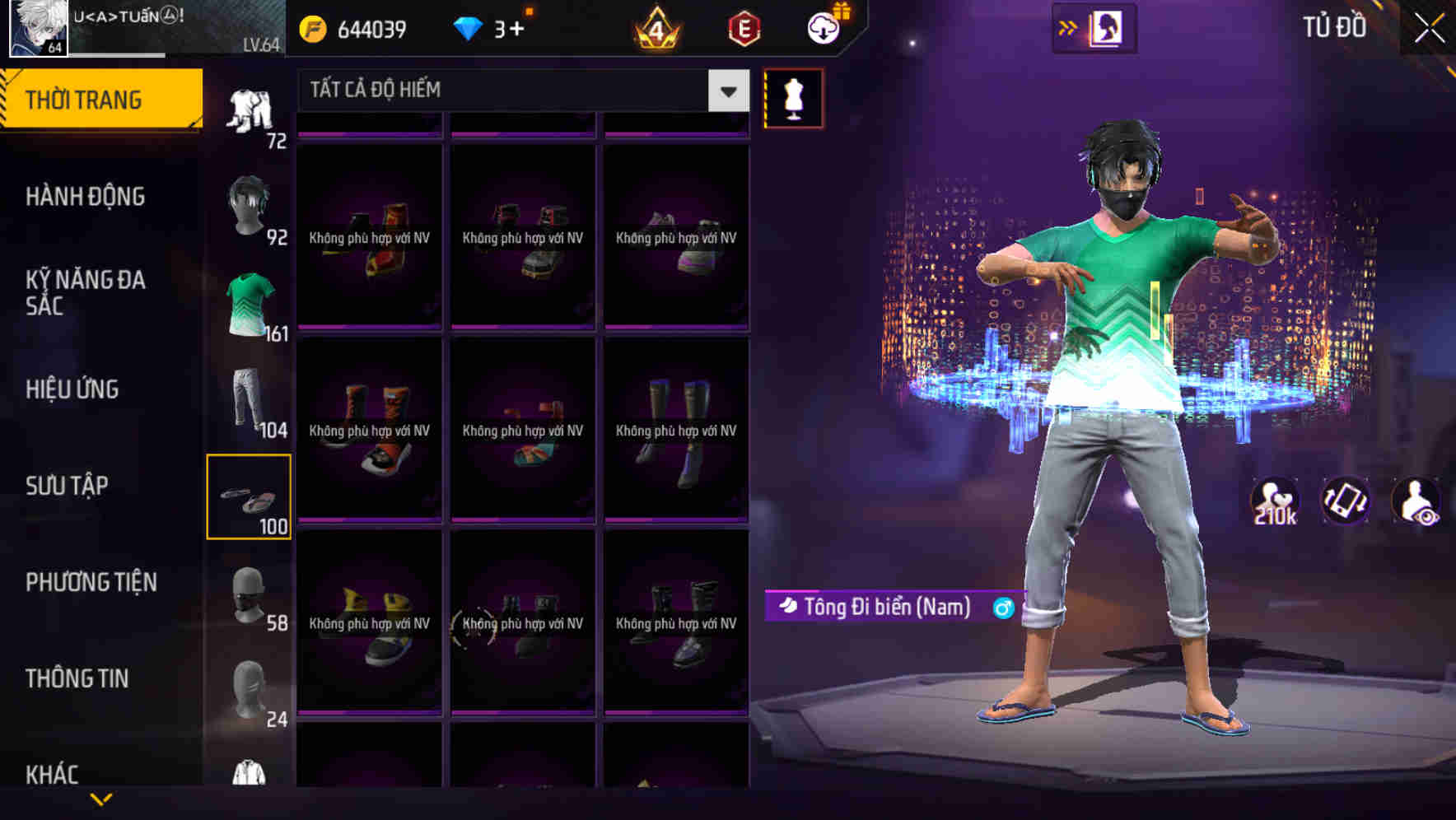Click the Tông Đi biển (Nam) outfit label
This screenshot has height=820, width=1456.
tap(881, 607)
